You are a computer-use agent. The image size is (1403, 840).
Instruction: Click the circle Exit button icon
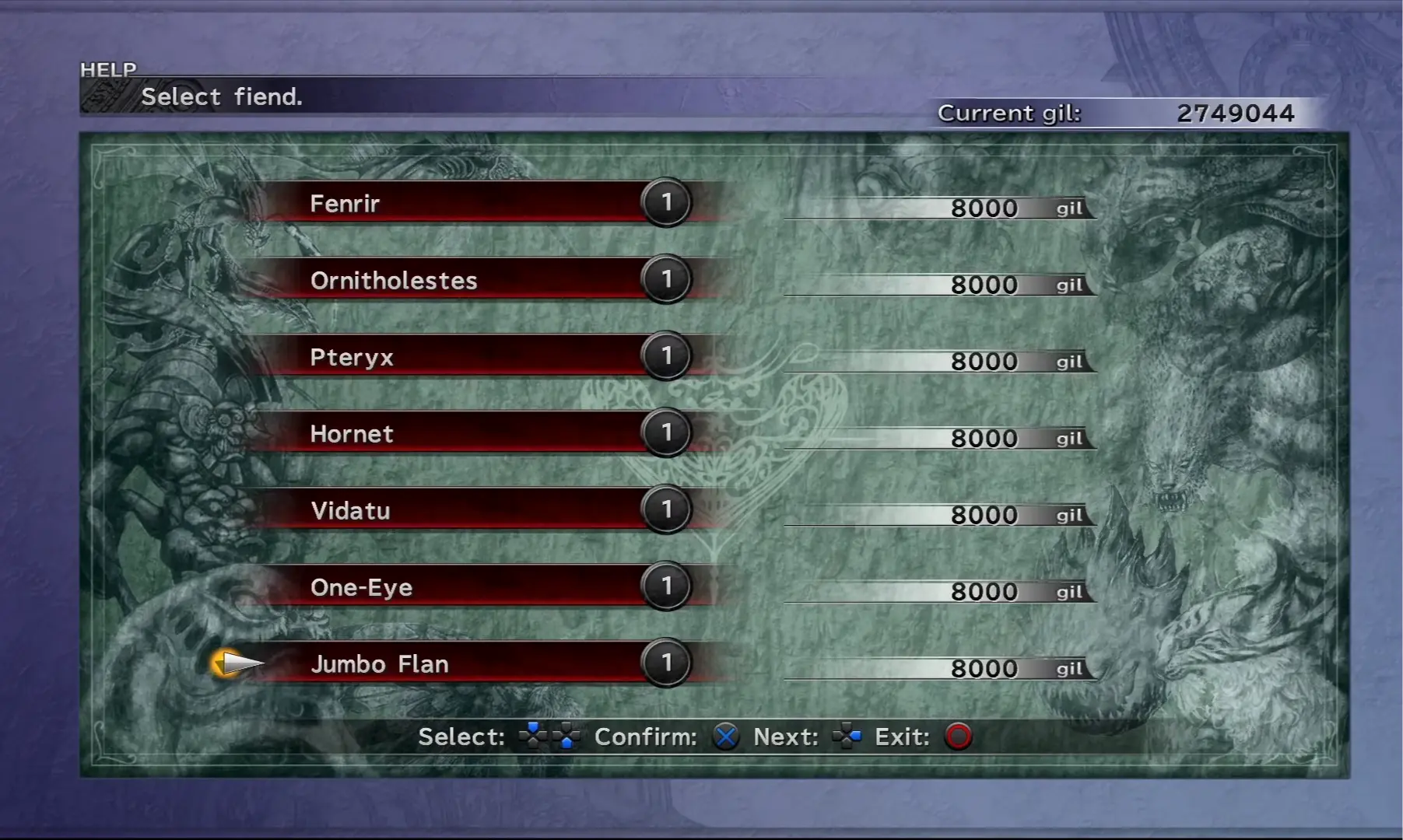click(959, 737)
